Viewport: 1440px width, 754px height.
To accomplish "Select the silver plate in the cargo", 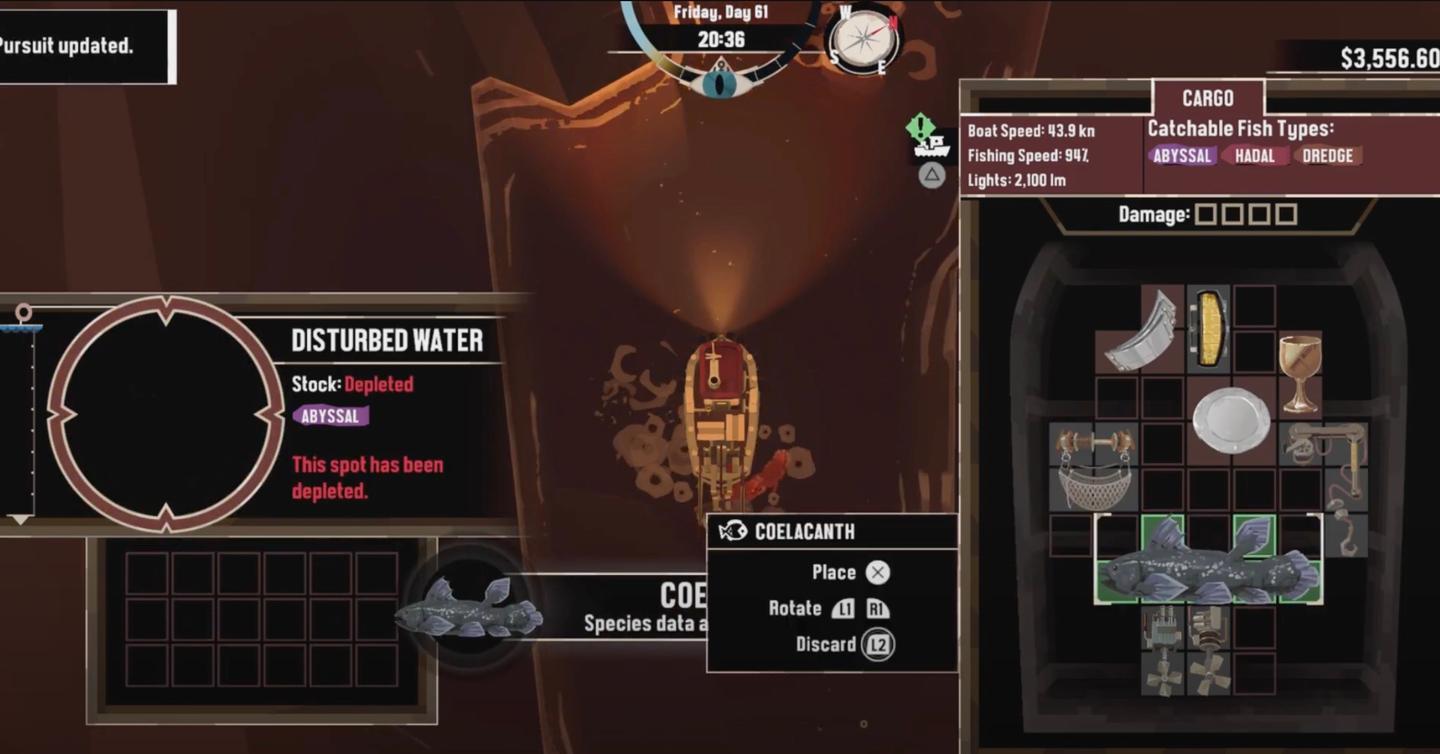I will click(x=1231, y=419).
